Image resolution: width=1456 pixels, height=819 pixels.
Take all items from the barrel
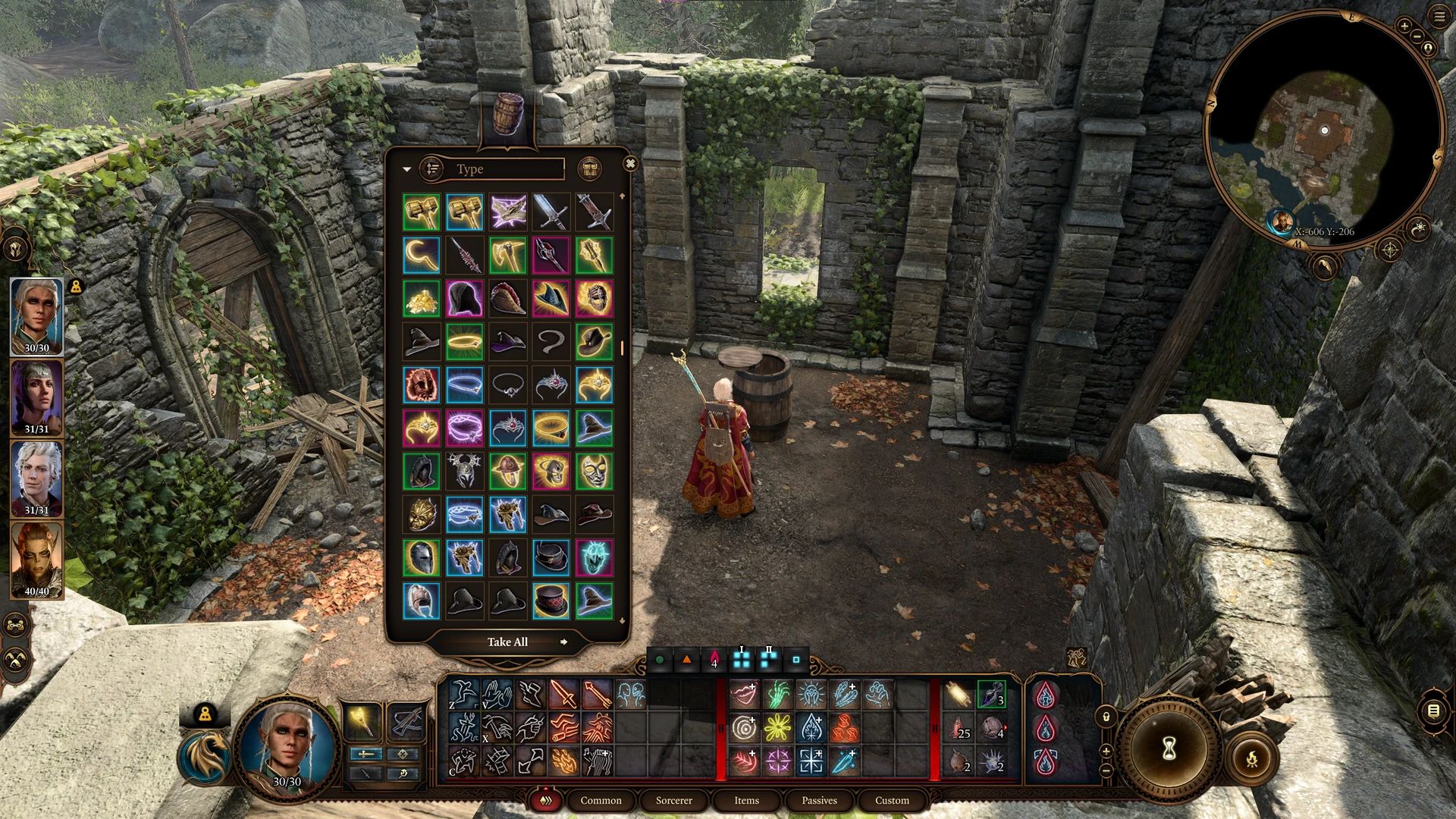(507, 642)
